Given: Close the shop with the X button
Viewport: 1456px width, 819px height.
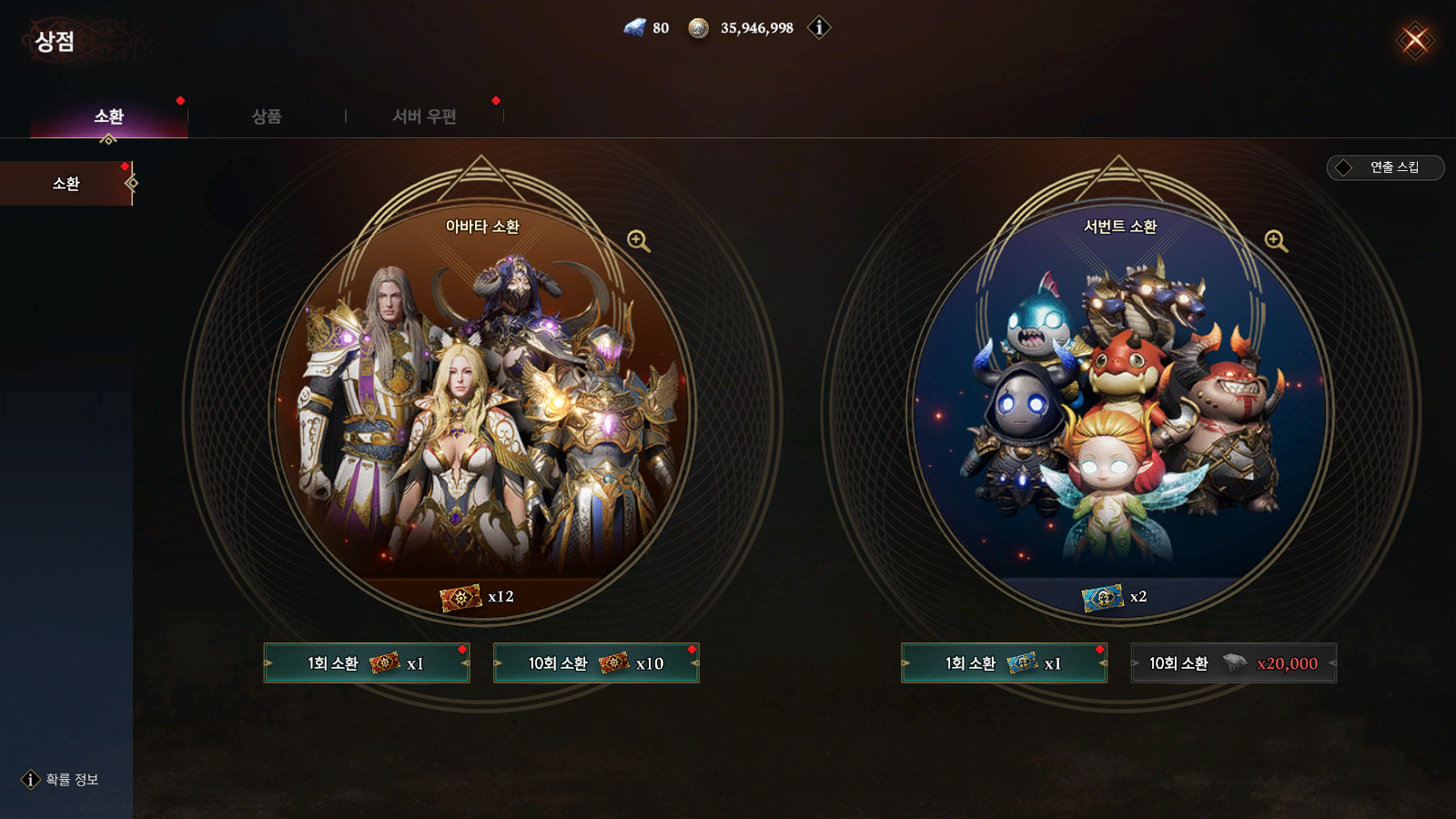Looking at the screenshot, I should point(1415,40).
